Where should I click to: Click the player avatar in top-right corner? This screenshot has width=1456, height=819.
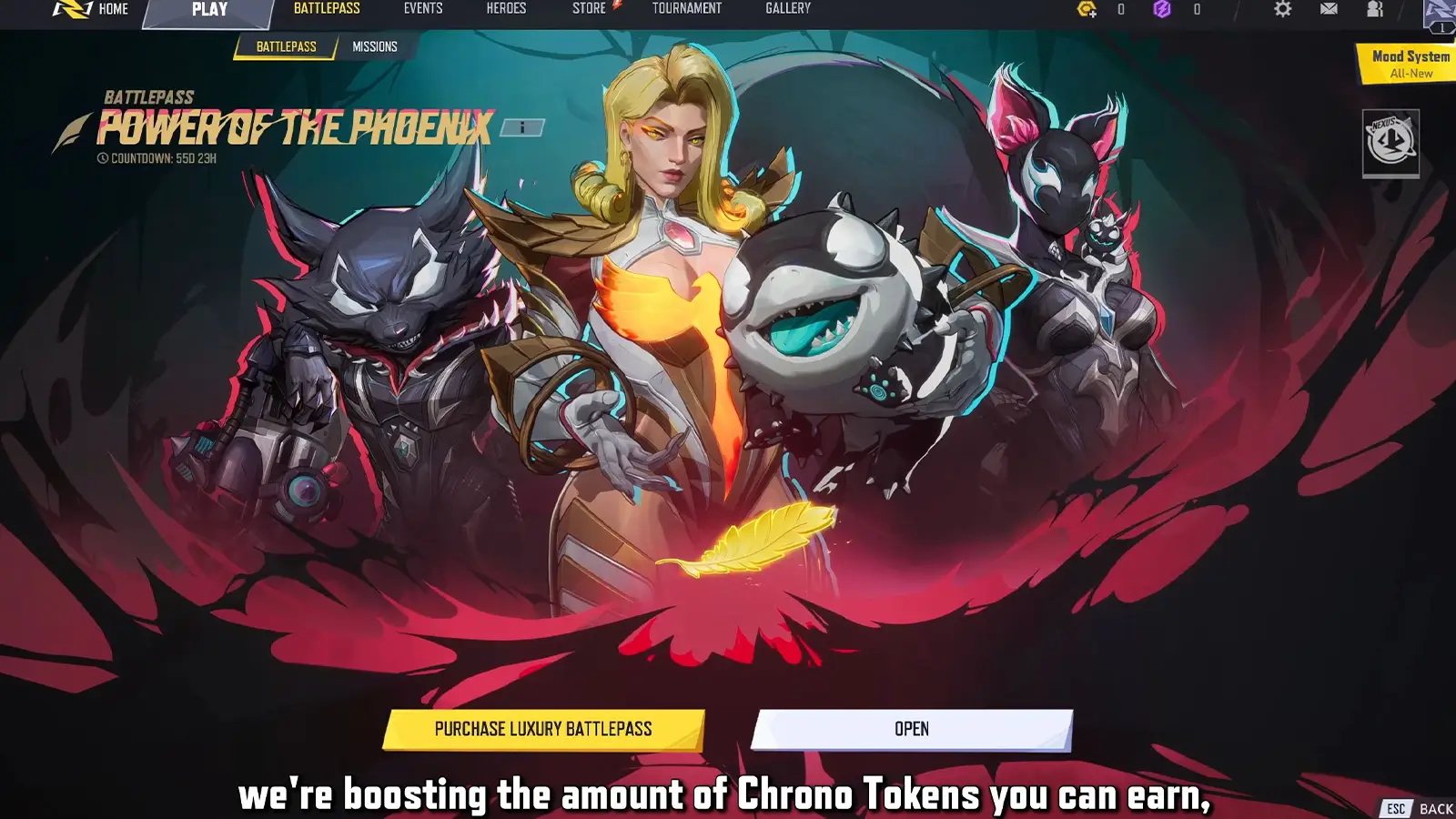(1435, 11)
